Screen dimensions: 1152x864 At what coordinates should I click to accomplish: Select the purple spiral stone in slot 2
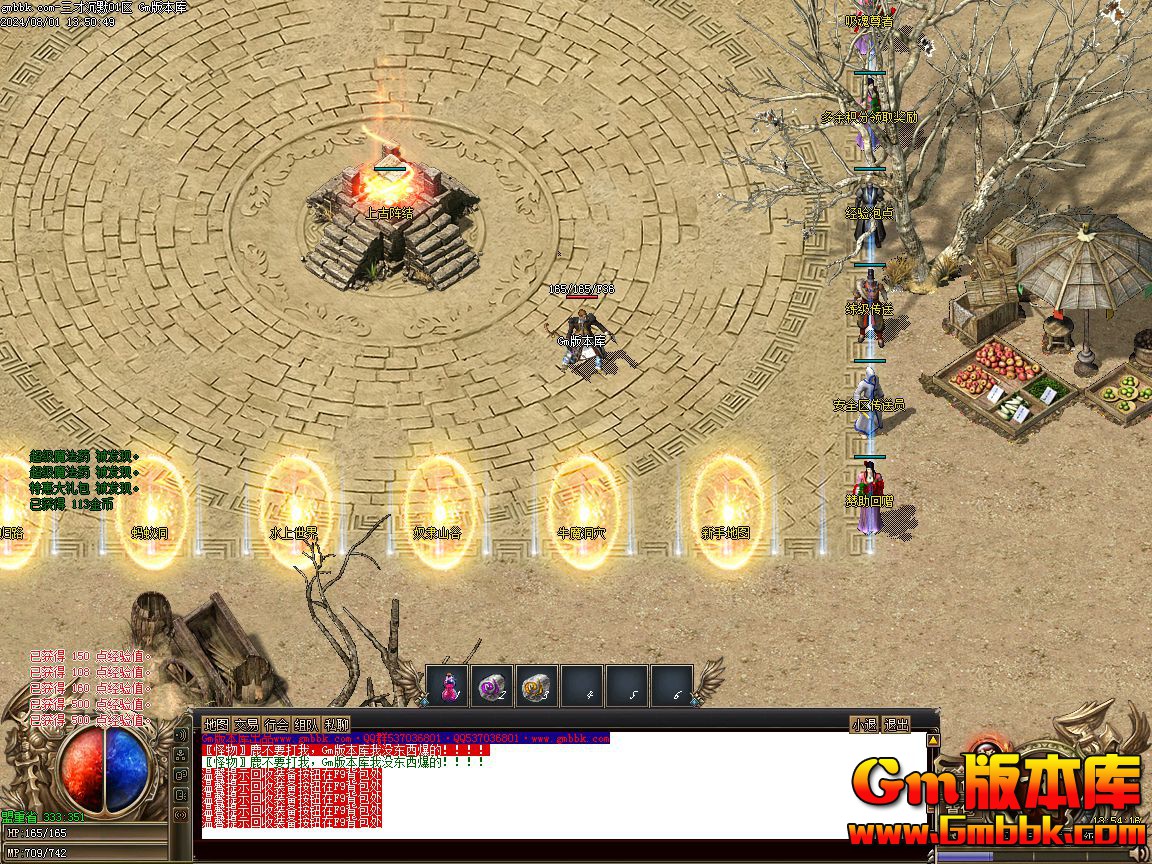point(492,686)
